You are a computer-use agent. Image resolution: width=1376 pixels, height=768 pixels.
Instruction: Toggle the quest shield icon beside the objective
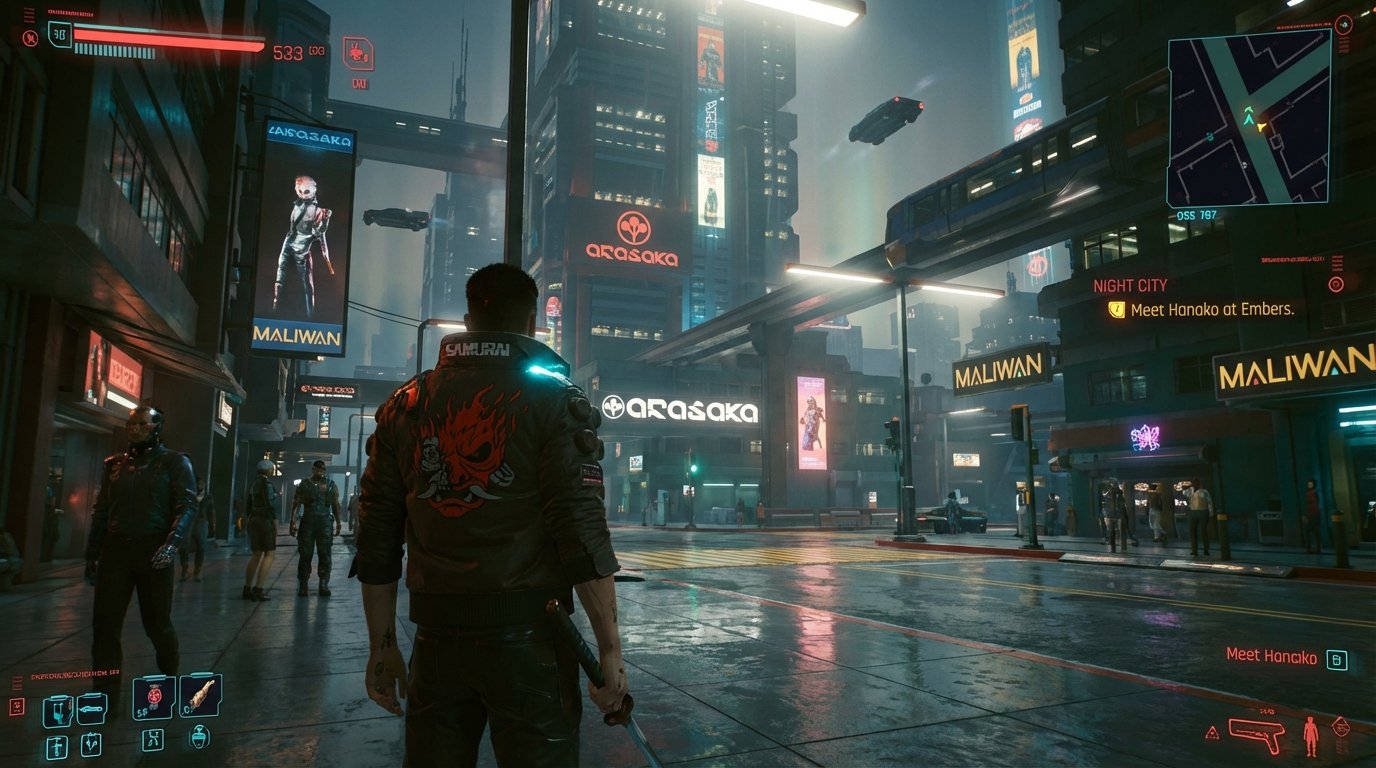[x=1113, y=311]
